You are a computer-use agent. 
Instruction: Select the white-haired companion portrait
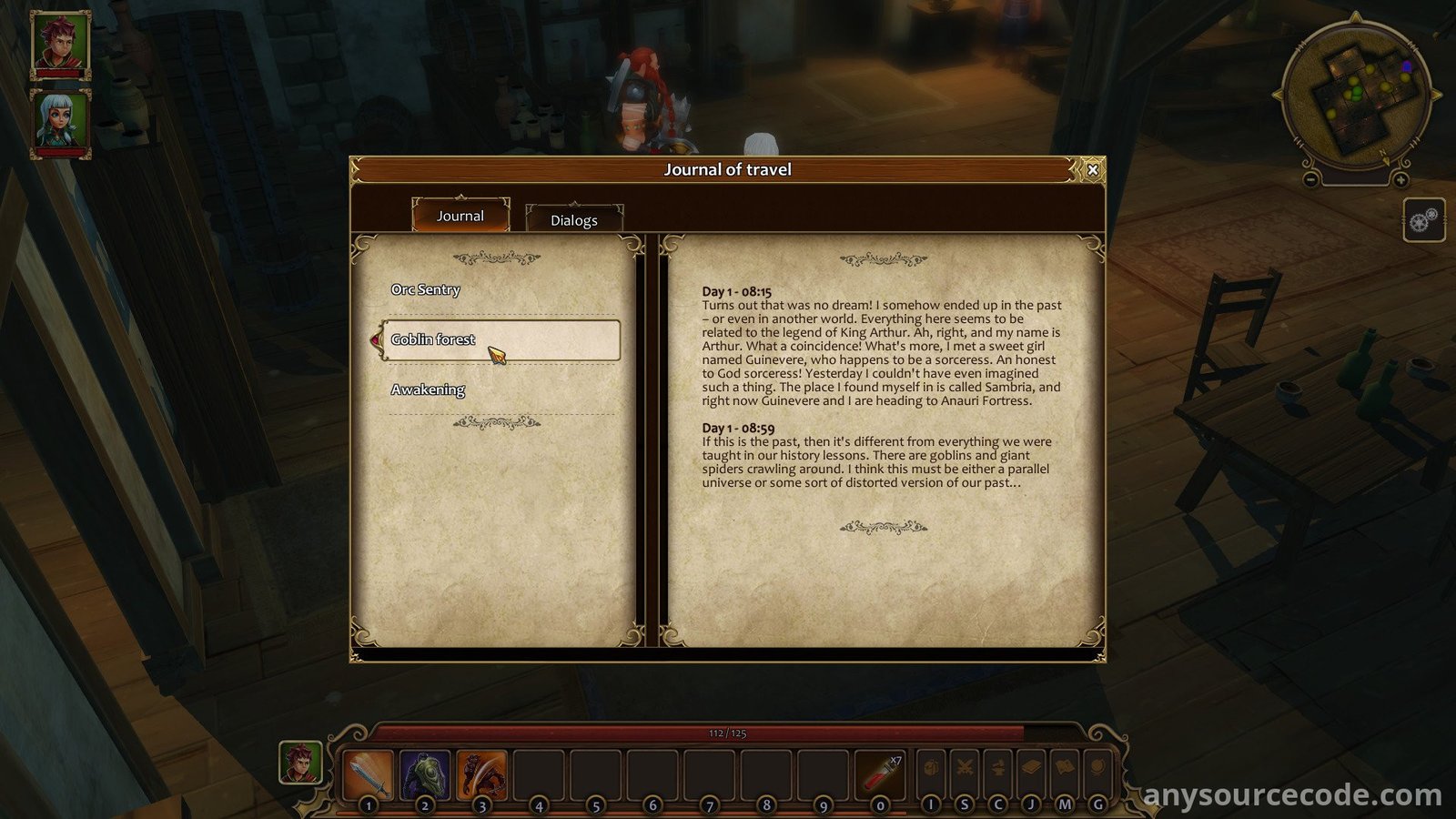[x=61, y=122]
